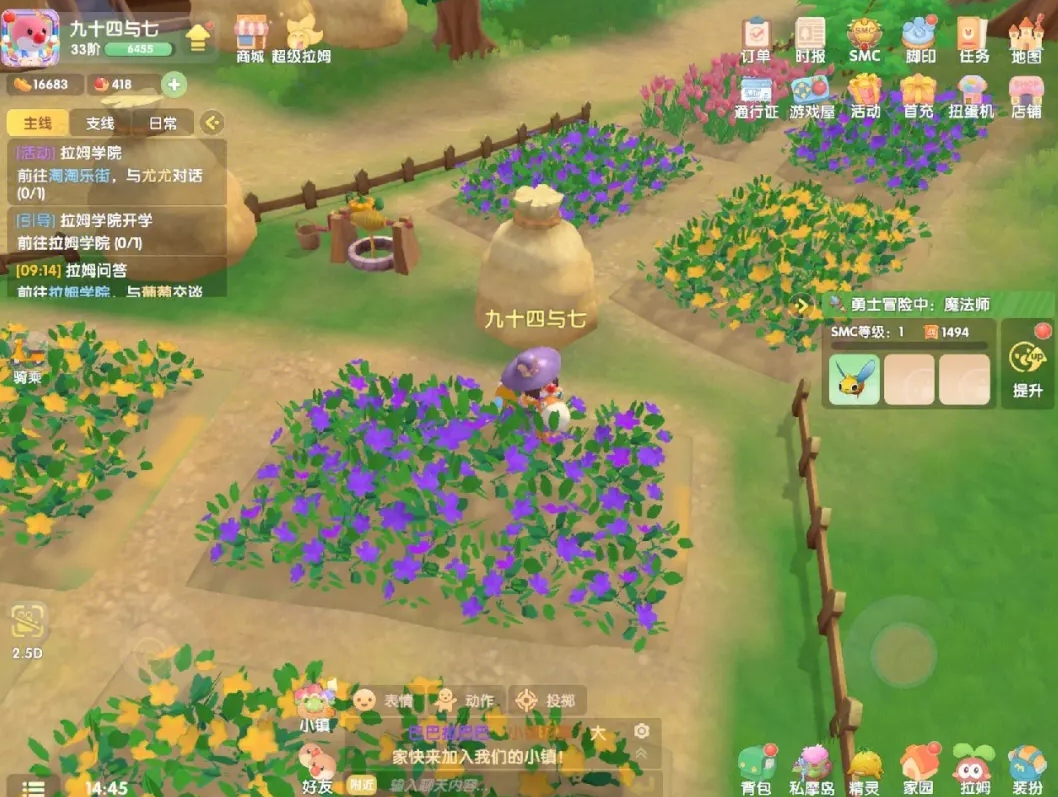
Task: Open the 通行证 pass screen
Action: point(756,95)
